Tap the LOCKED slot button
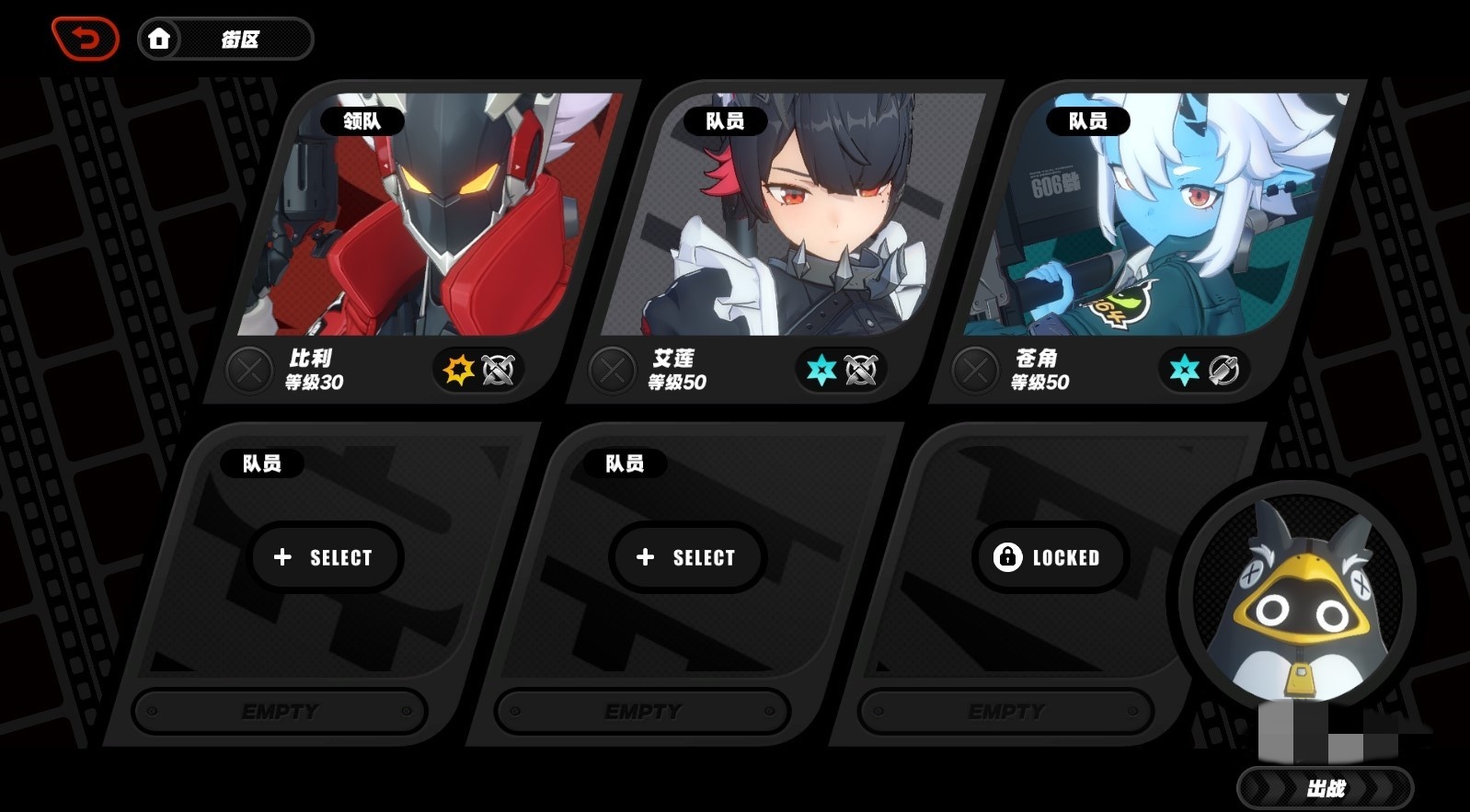This screenshot has height=812, width=1470. coord(1049,557)
